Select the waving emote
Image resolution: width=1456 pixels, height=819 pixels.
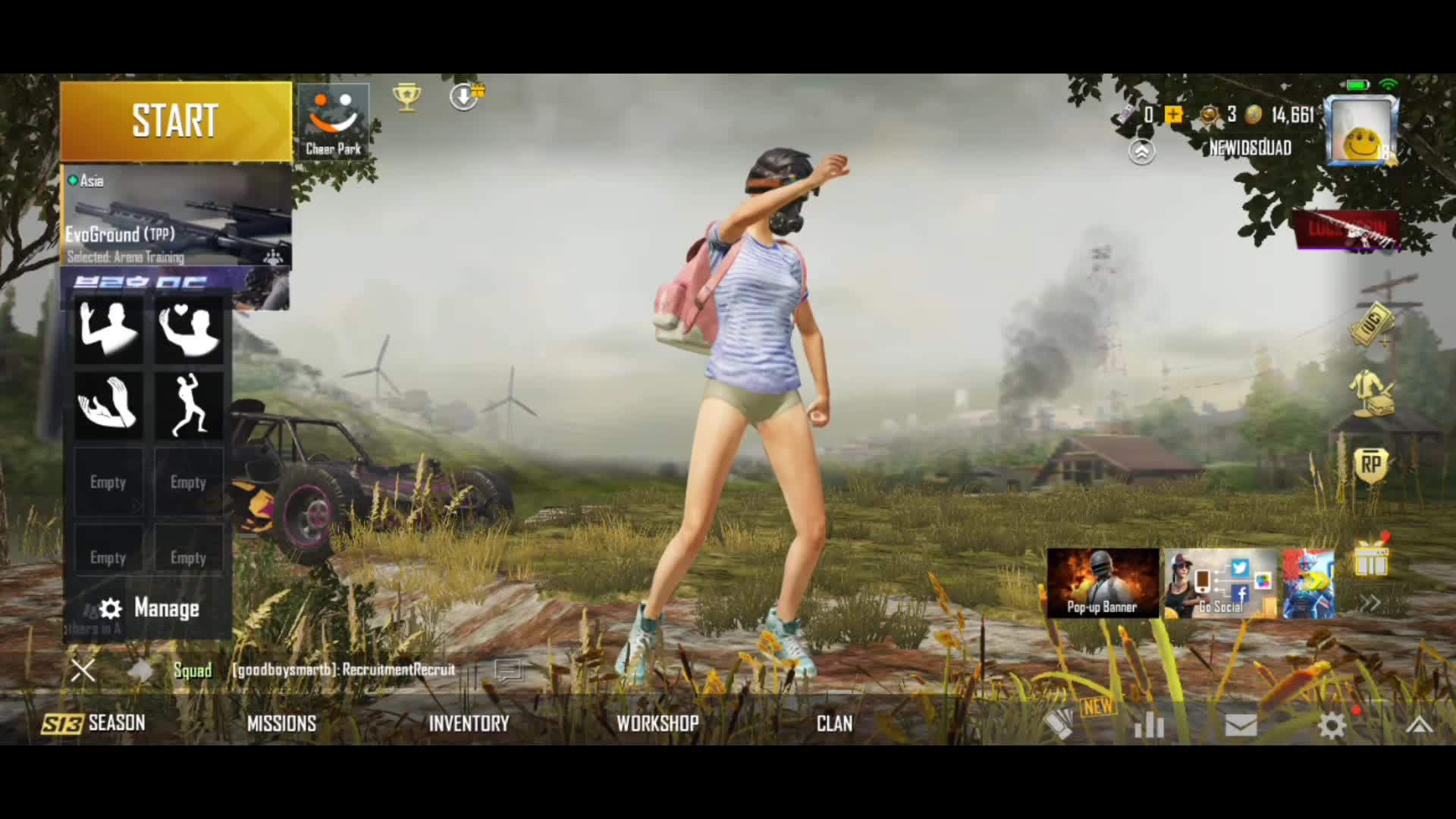tap(108, 329)
